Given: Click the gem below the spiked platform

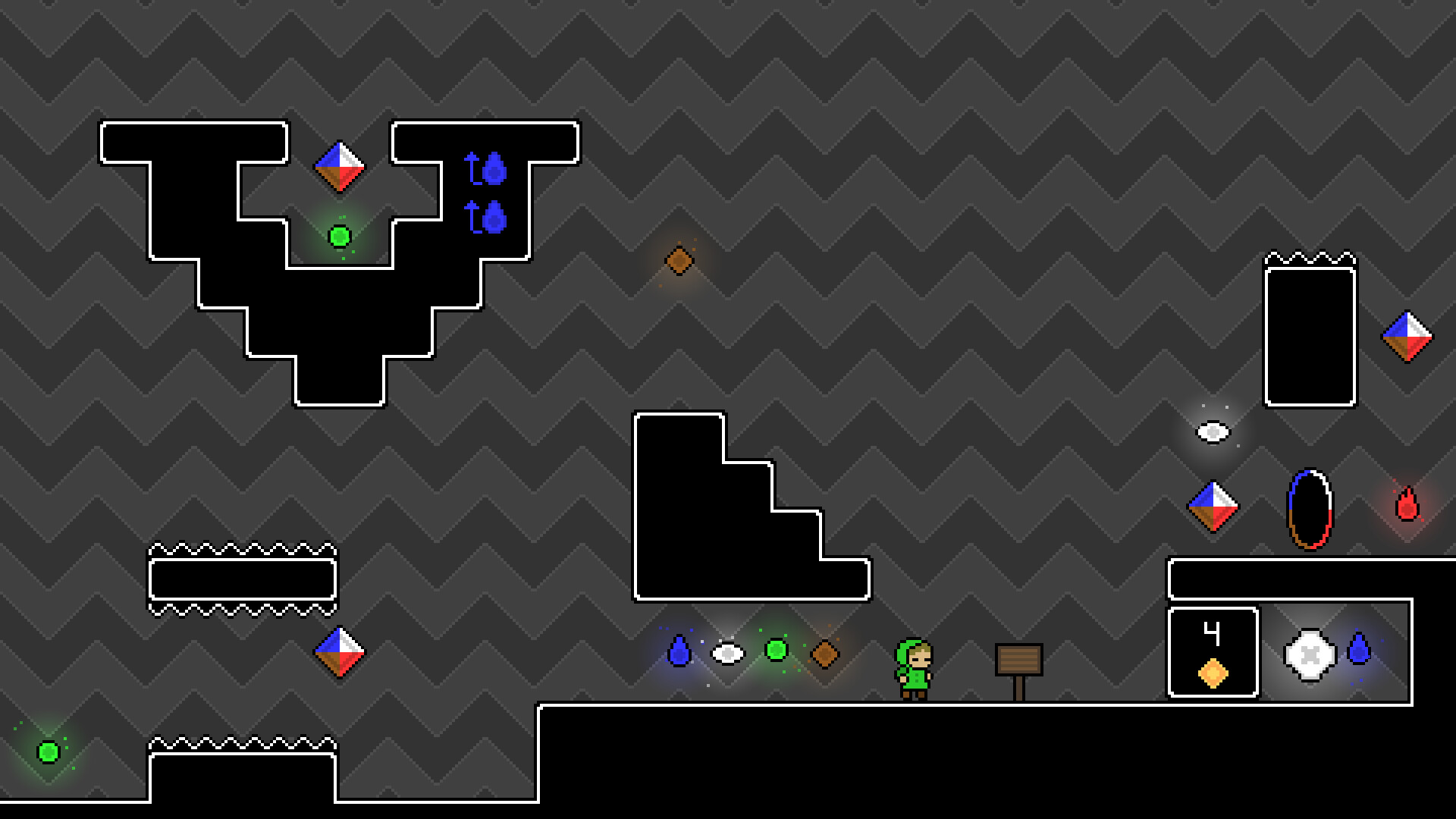Looking at the screenshot, I should [341, 651].
